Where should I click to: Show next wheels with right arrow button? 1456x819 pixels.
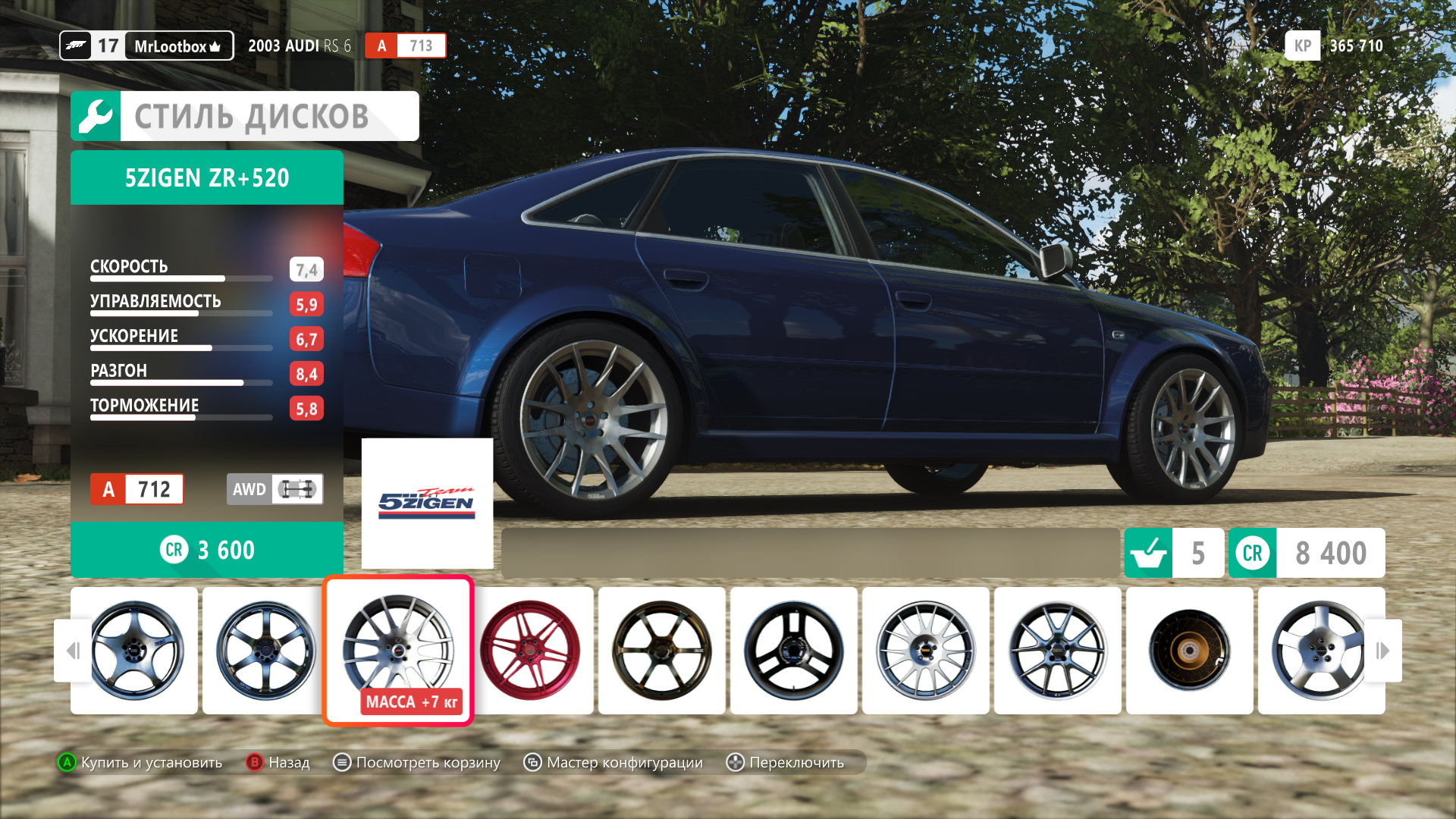(1382, 650)
